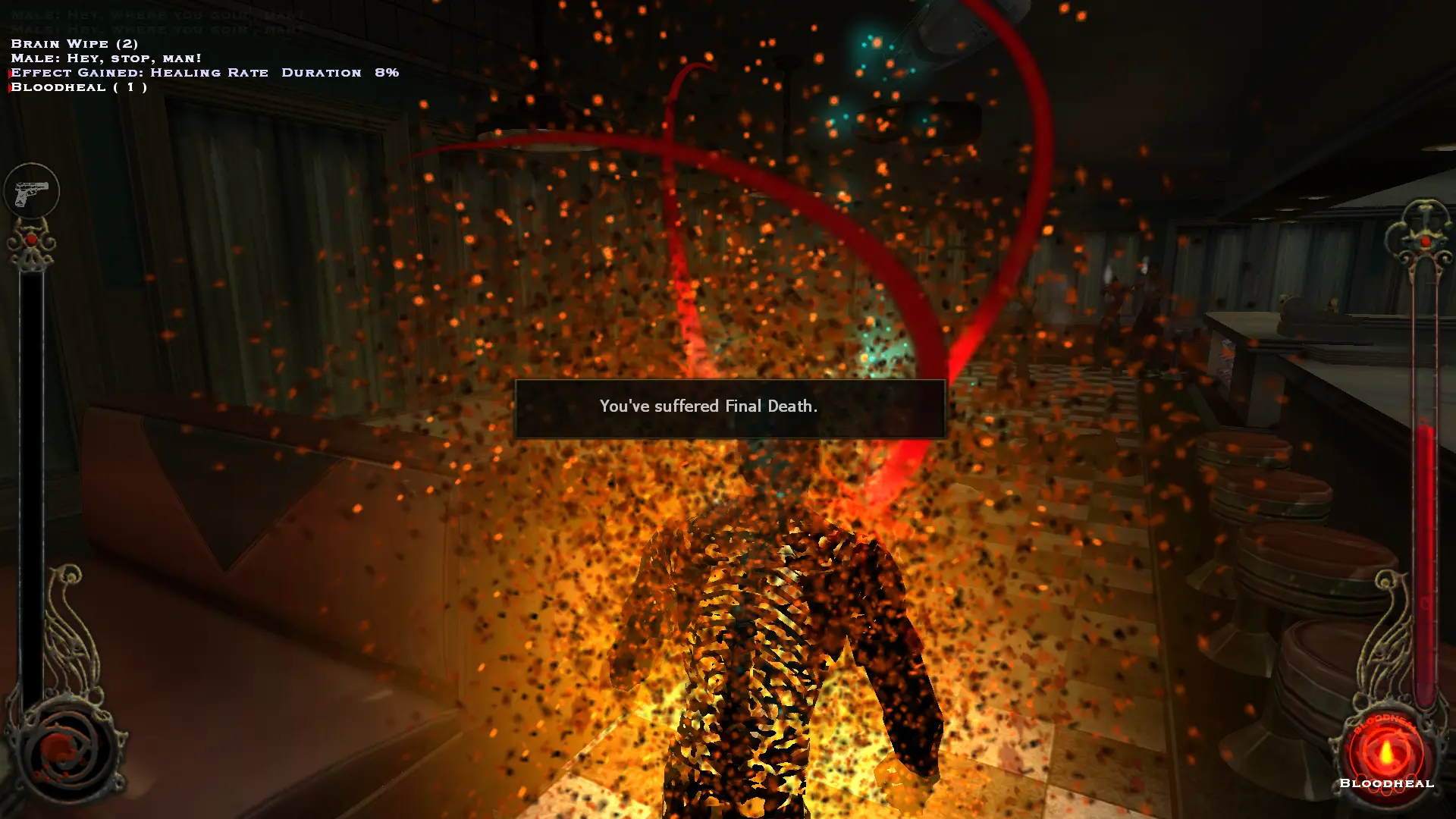Dismiss the Final Death message box
The image size is (1456, 819).
(x=730, y=408)
